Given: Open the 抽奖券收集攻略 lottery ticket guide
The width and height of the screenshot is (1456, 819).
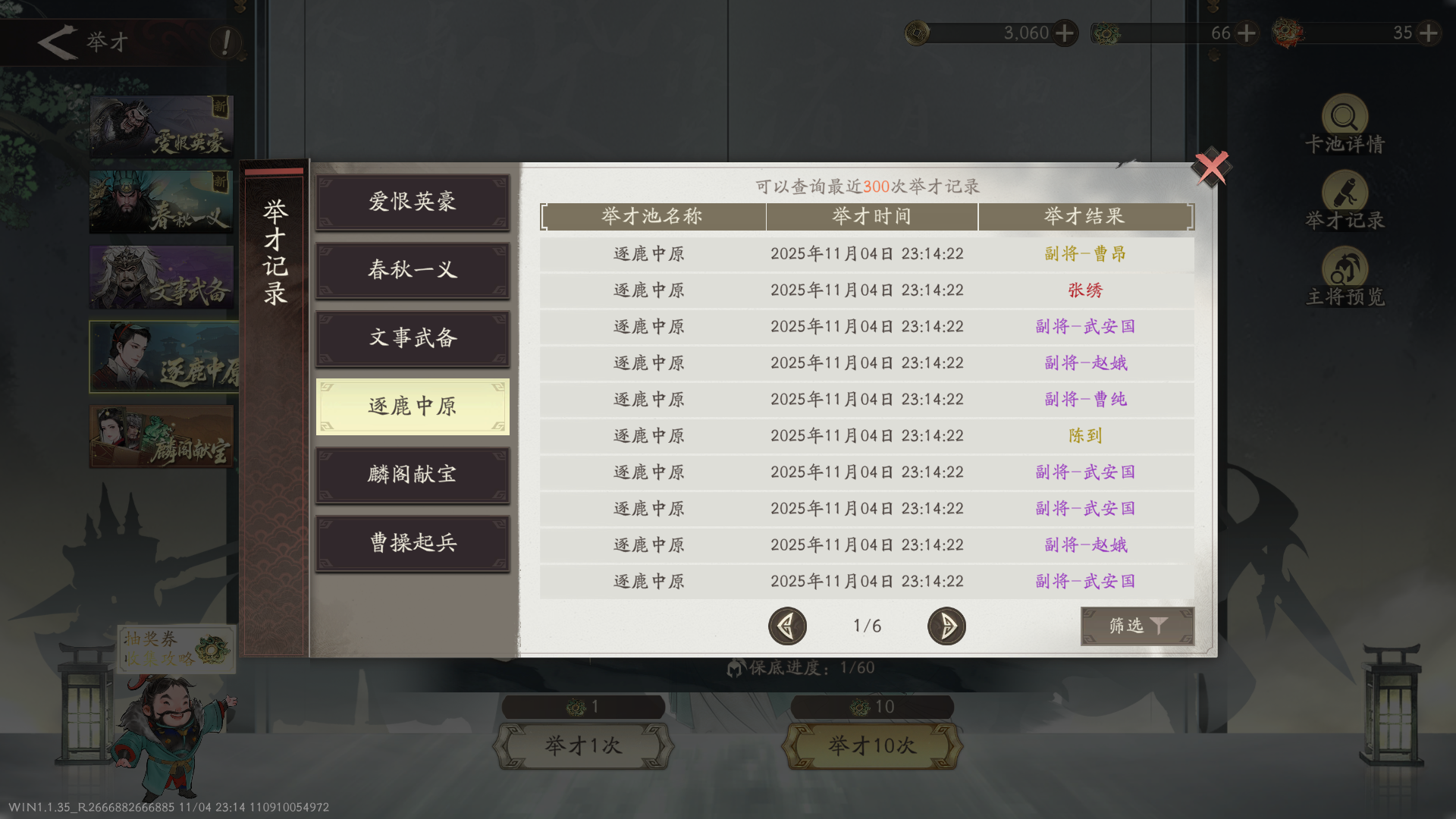Looking at the screenshot, I should coord(176,648).
